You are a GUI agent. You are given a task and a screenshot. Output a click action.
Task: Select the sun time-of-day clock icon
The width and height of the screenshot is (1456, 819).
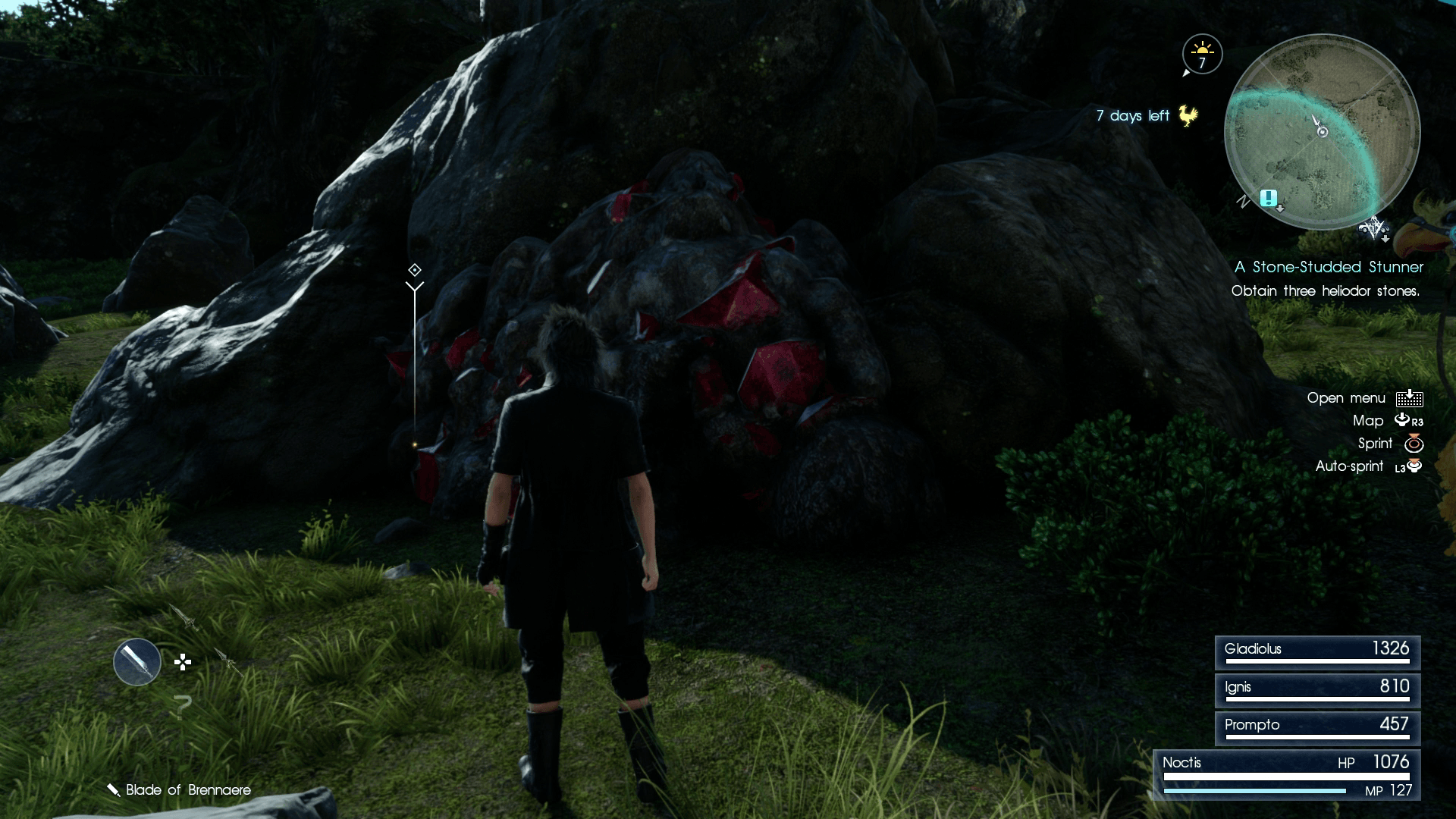[1202, 54]
